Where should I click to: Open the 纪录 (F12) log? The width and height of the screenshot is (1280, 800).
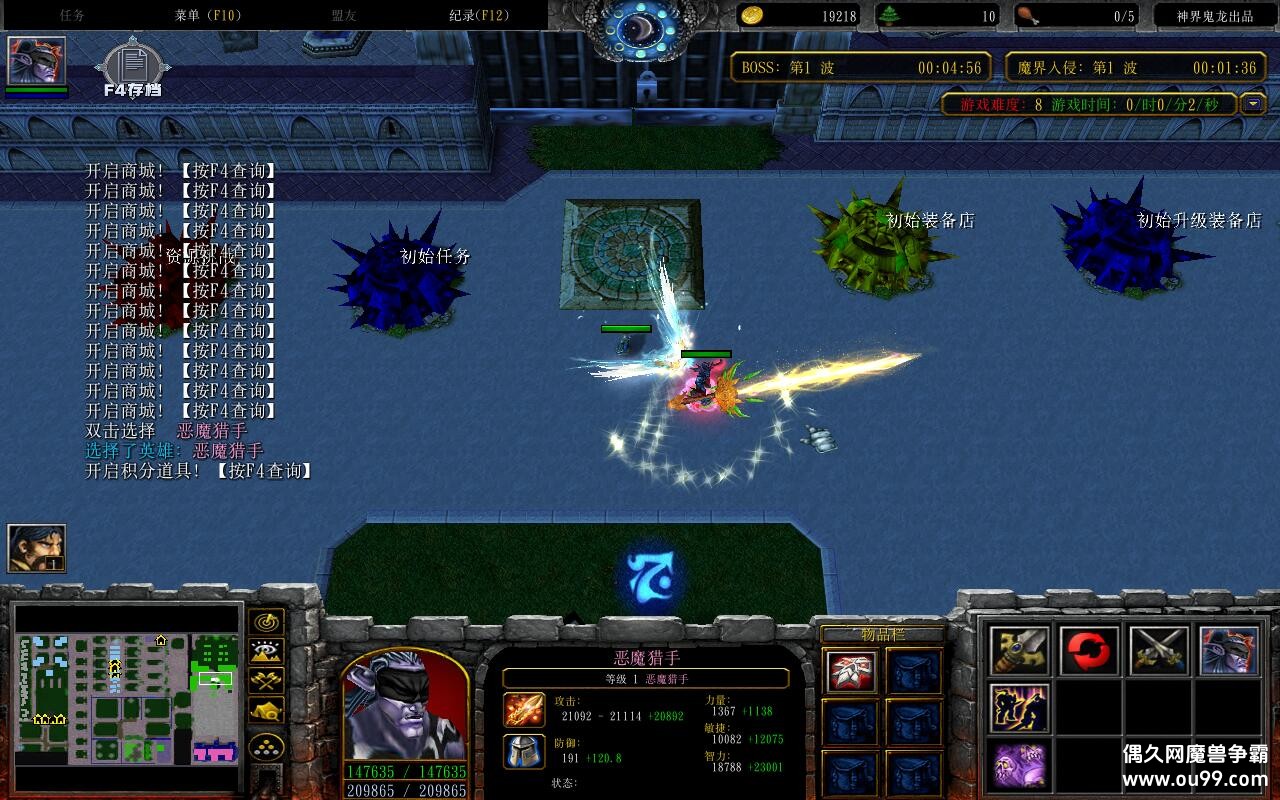[478, 15]
